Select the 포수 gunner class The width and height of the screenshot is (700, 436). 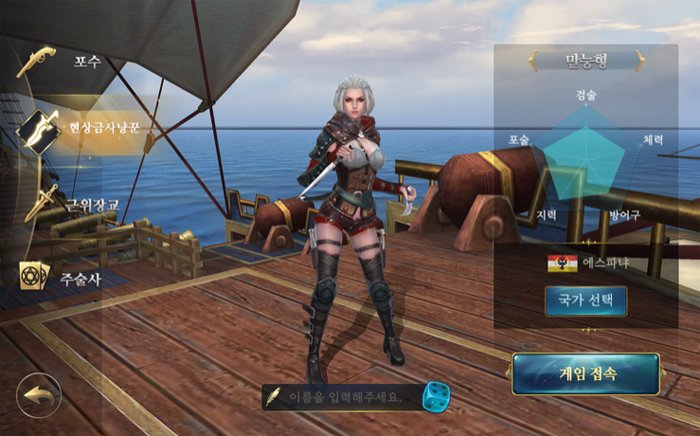pos(70,62)
